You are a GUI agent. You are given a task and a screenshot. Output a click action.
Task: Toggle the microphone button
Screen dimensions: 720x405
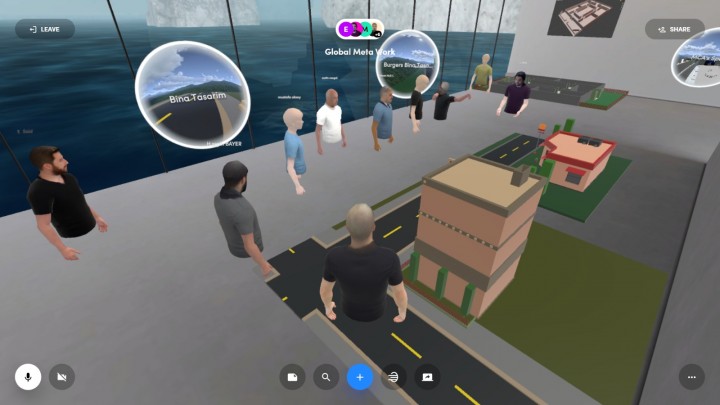pos(28,377)
